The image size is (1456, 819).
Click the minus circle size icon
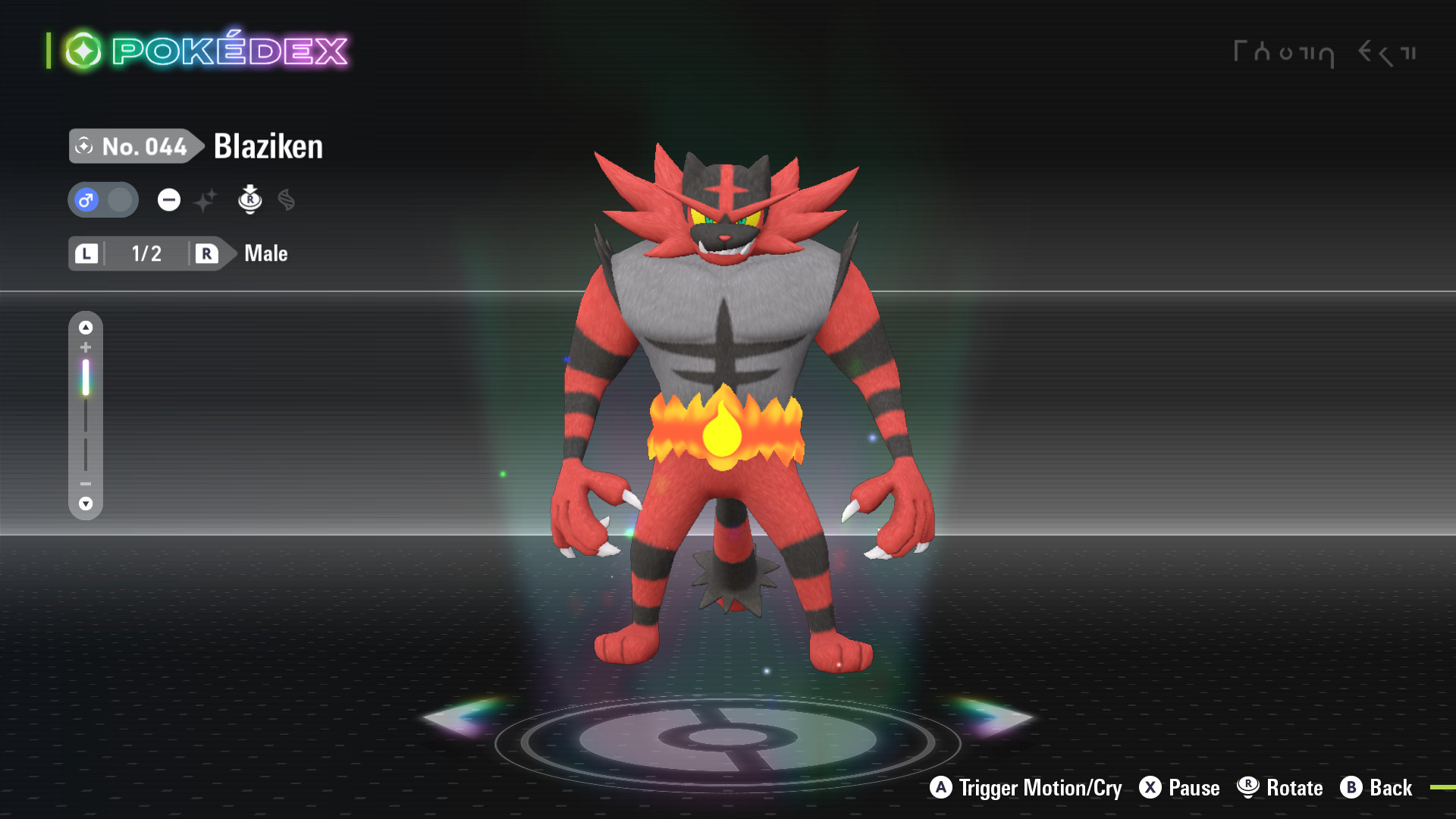(x=168, y=199)
